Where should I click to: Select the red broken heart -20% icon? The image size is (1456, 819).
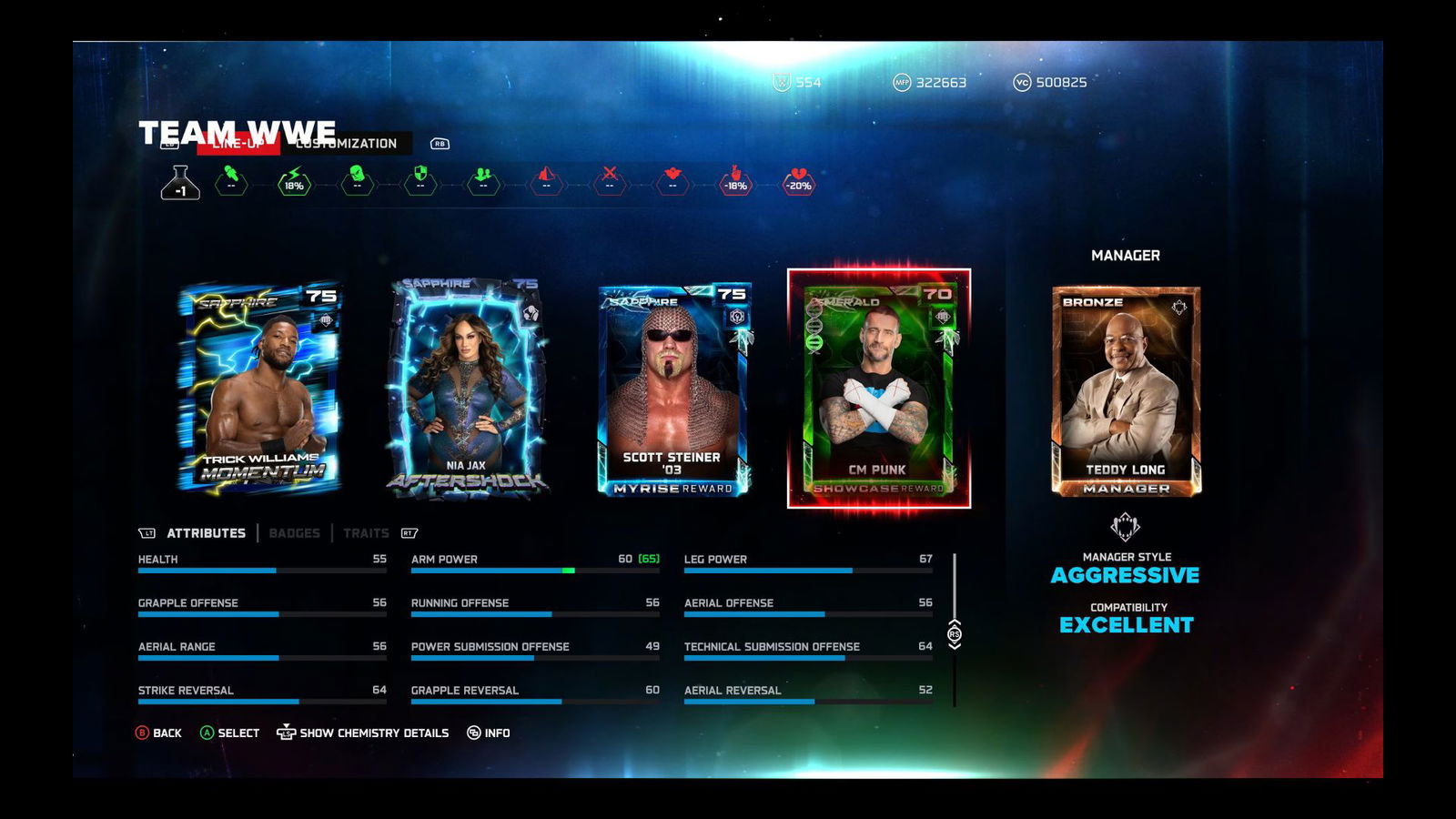tap(799, 181)
